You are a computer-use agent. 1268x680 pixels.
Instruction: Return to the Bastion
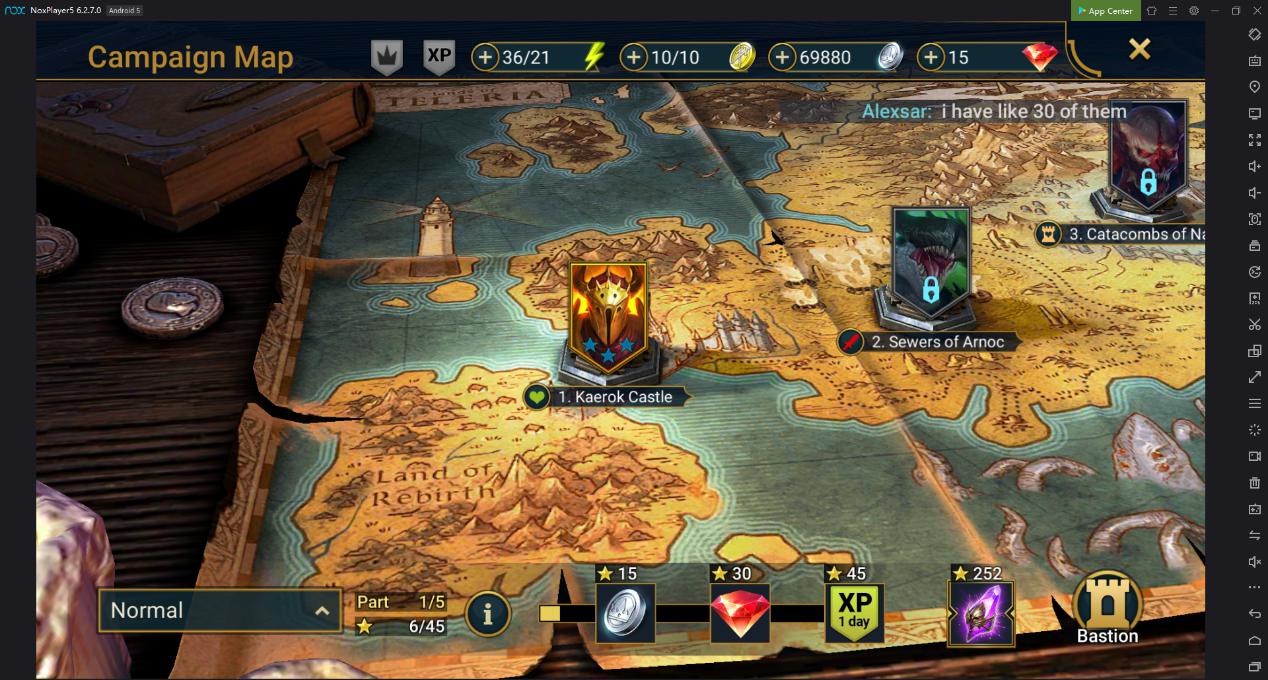[x=1107, y=607]
